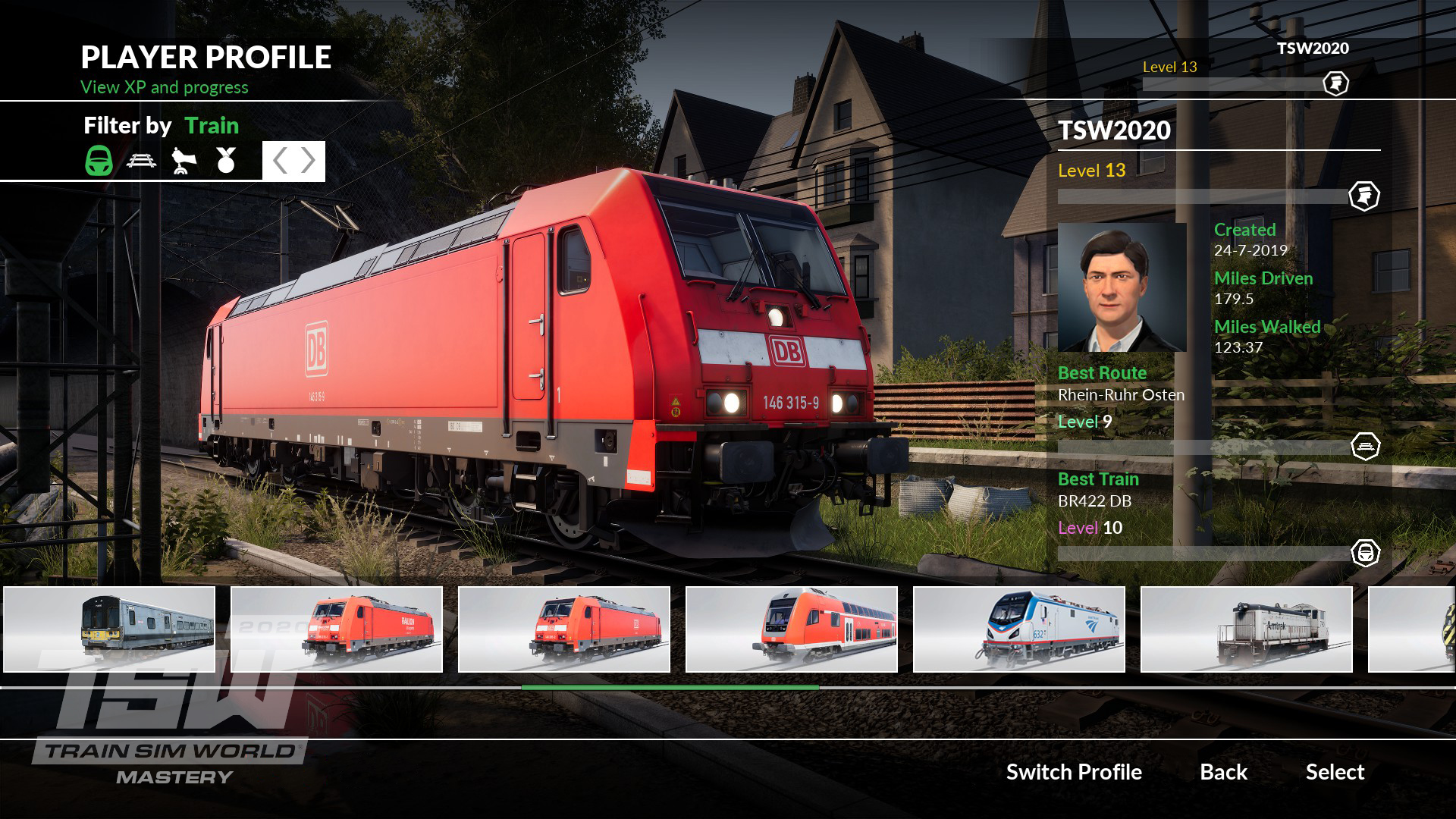Select the green train filter icon
The width and height of the screenshot is (1456, 819).
click(x=99, y=160)
